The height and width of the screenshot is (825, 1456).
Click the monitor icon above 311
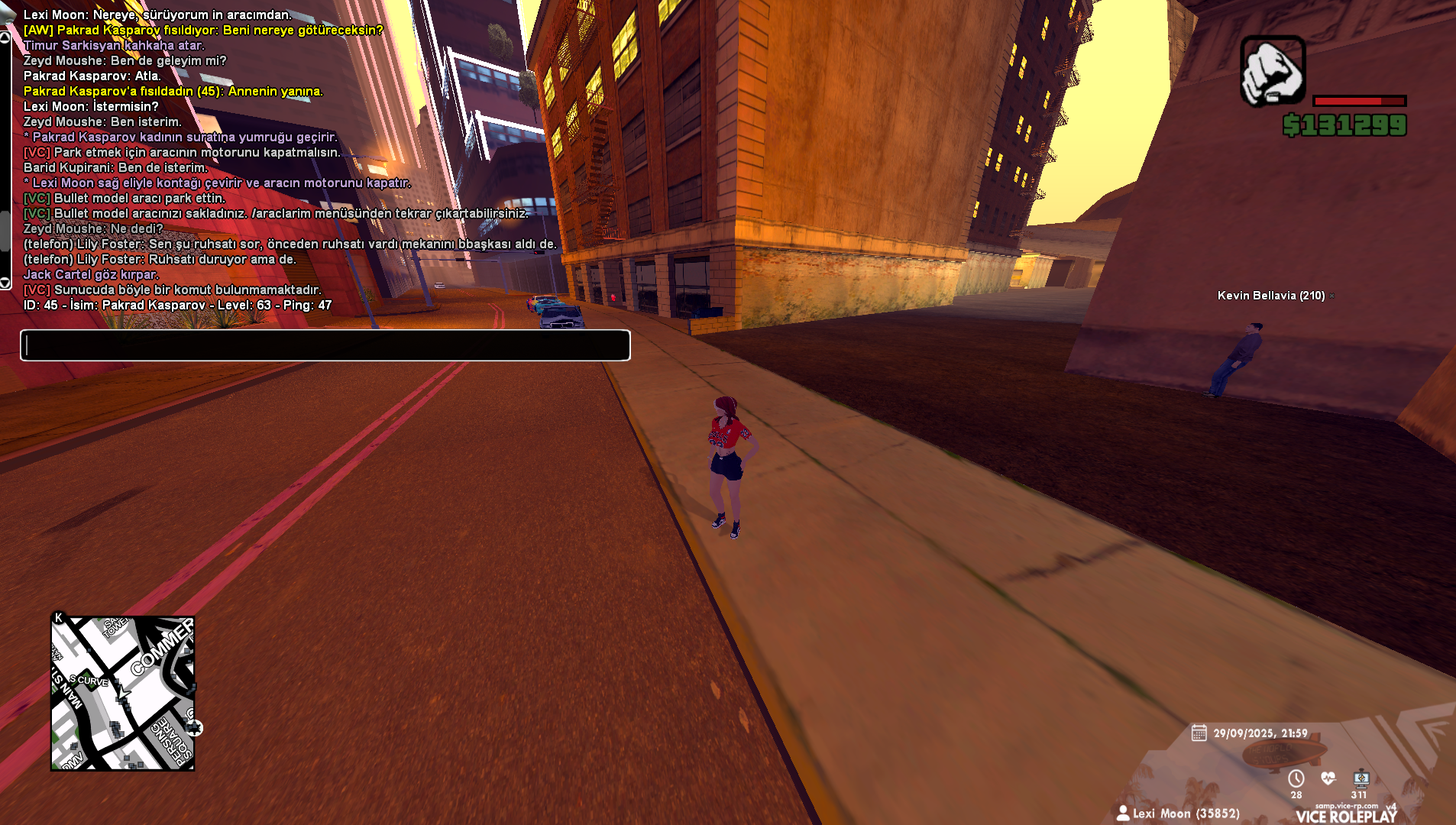tap(1361, 778)
